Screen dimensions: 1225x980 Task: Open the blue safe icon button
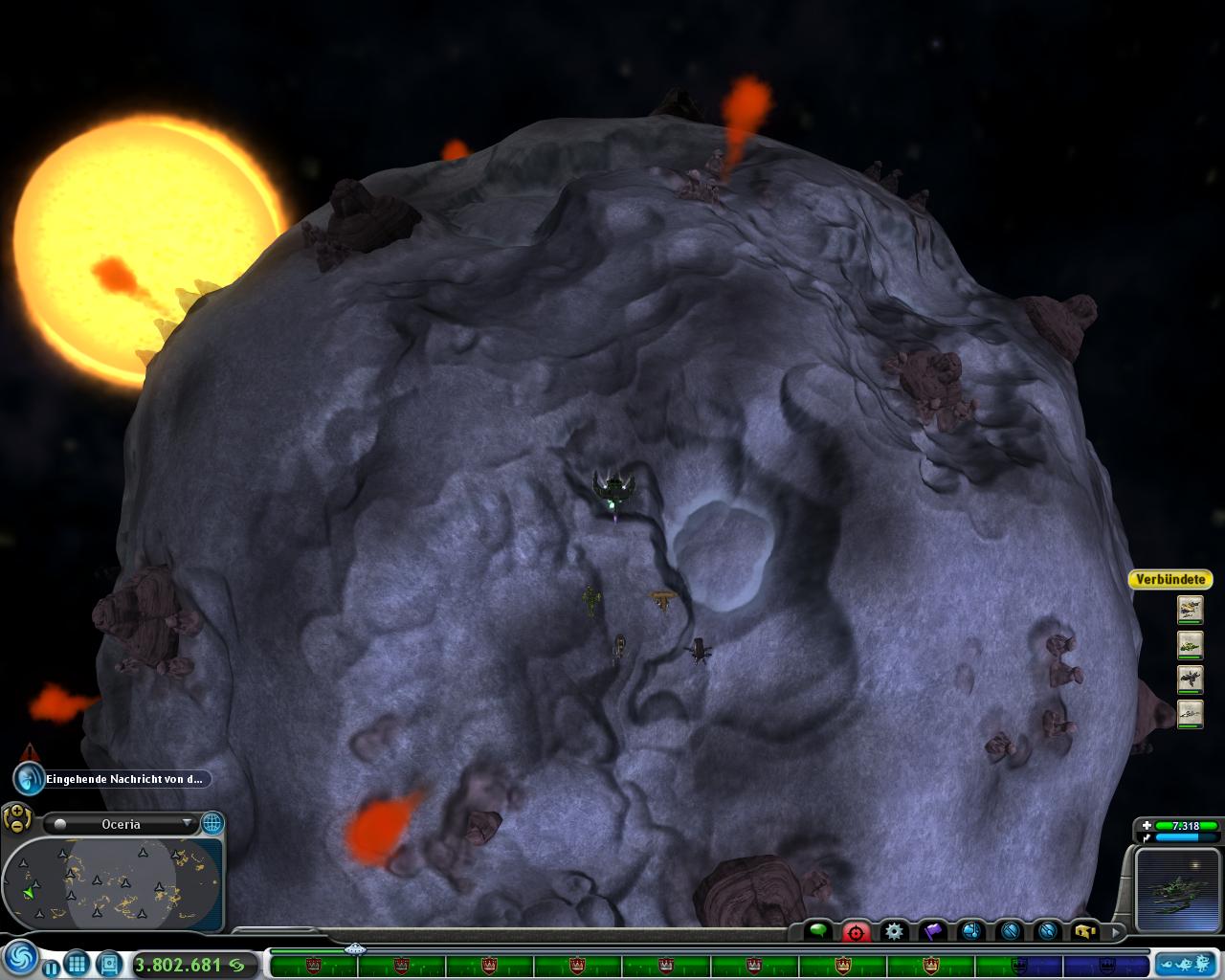click(109, 964)
